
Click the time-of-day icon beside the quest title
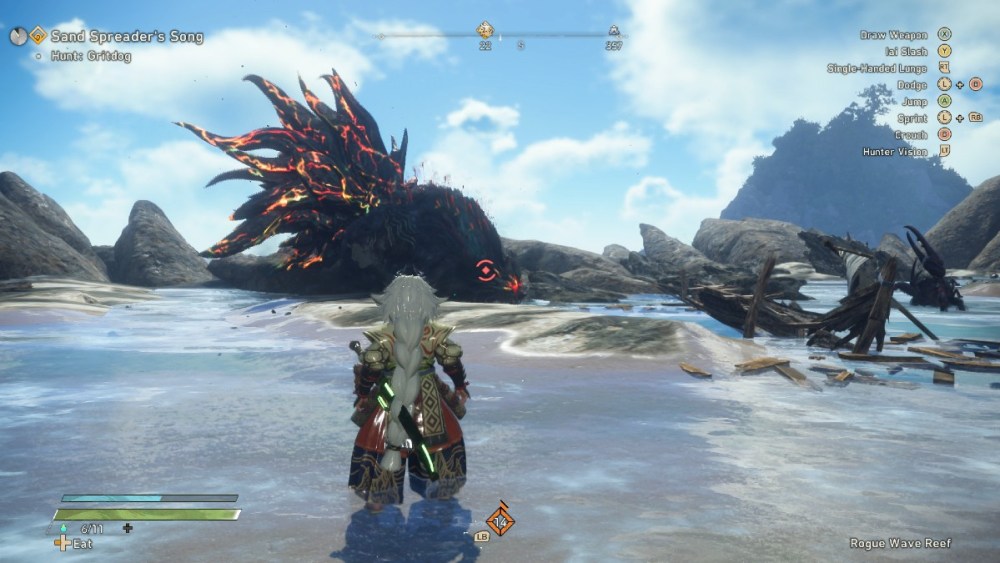pyautogui.click(x=18, y=36)
